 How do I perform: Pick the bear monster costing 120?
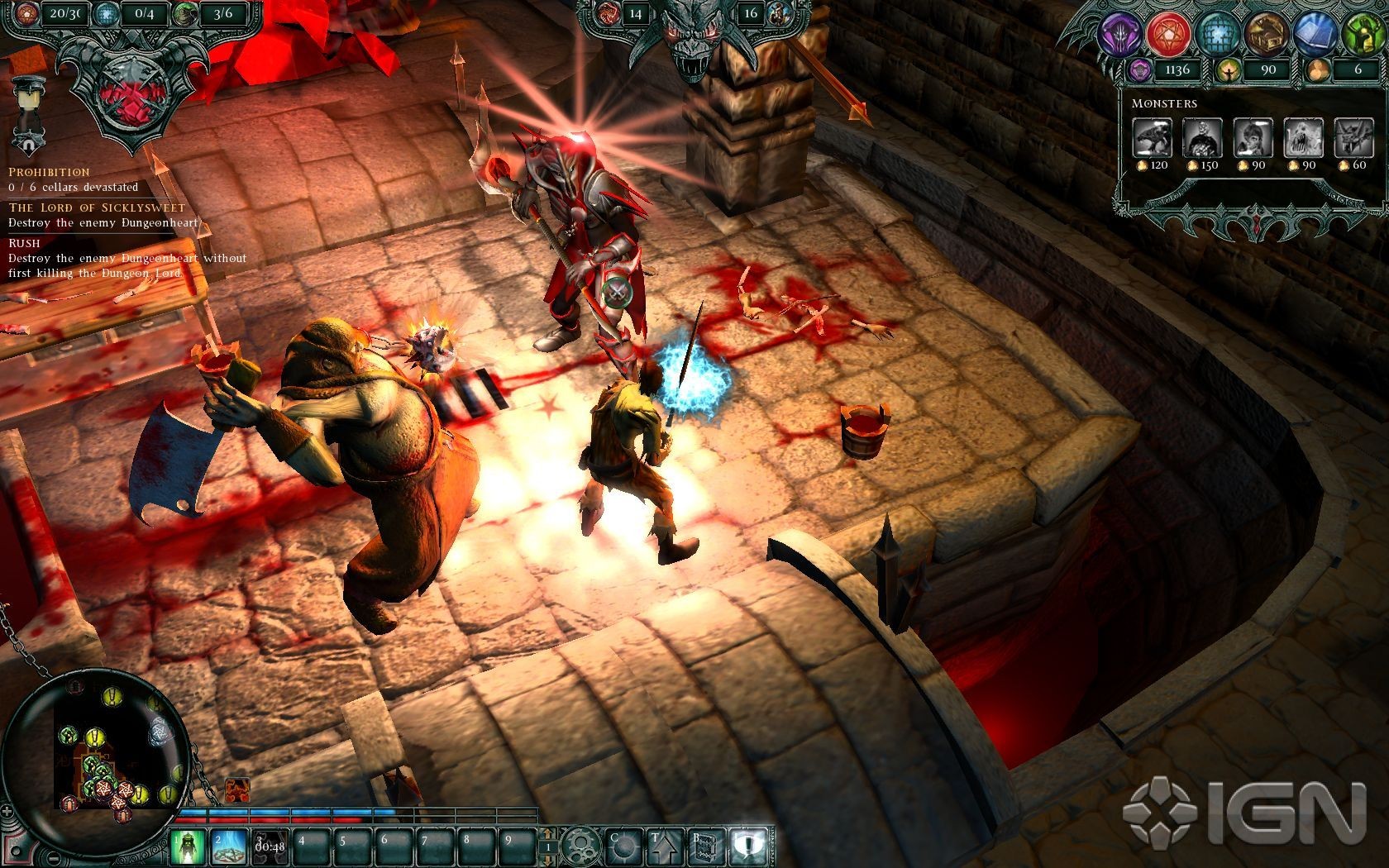point(1152,137)
